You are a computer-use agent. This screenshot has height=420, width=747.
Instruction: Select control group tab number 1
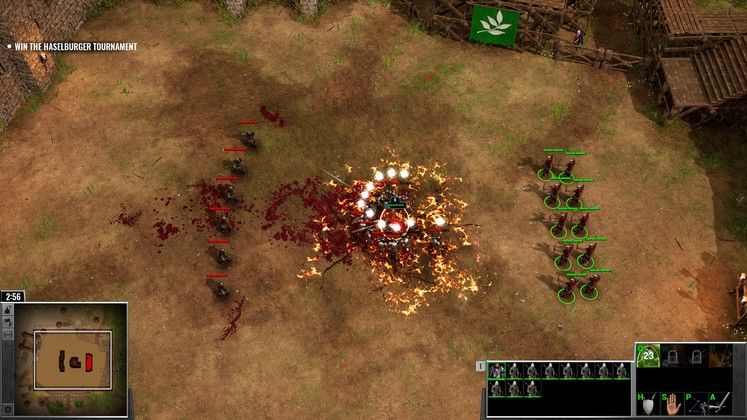coord(482,366)
